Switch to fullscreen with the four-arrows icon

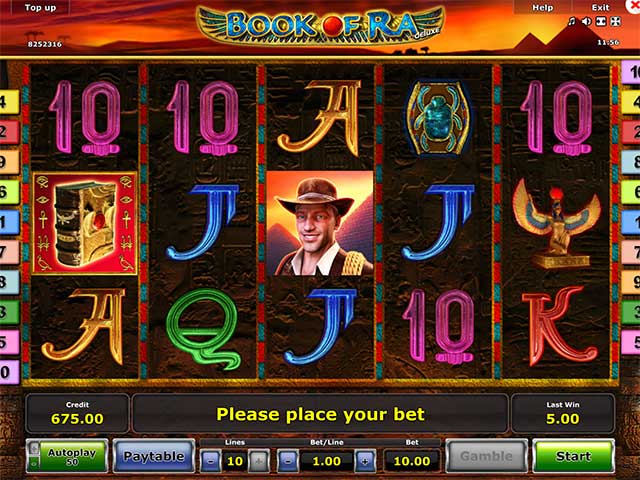point(614,21)
